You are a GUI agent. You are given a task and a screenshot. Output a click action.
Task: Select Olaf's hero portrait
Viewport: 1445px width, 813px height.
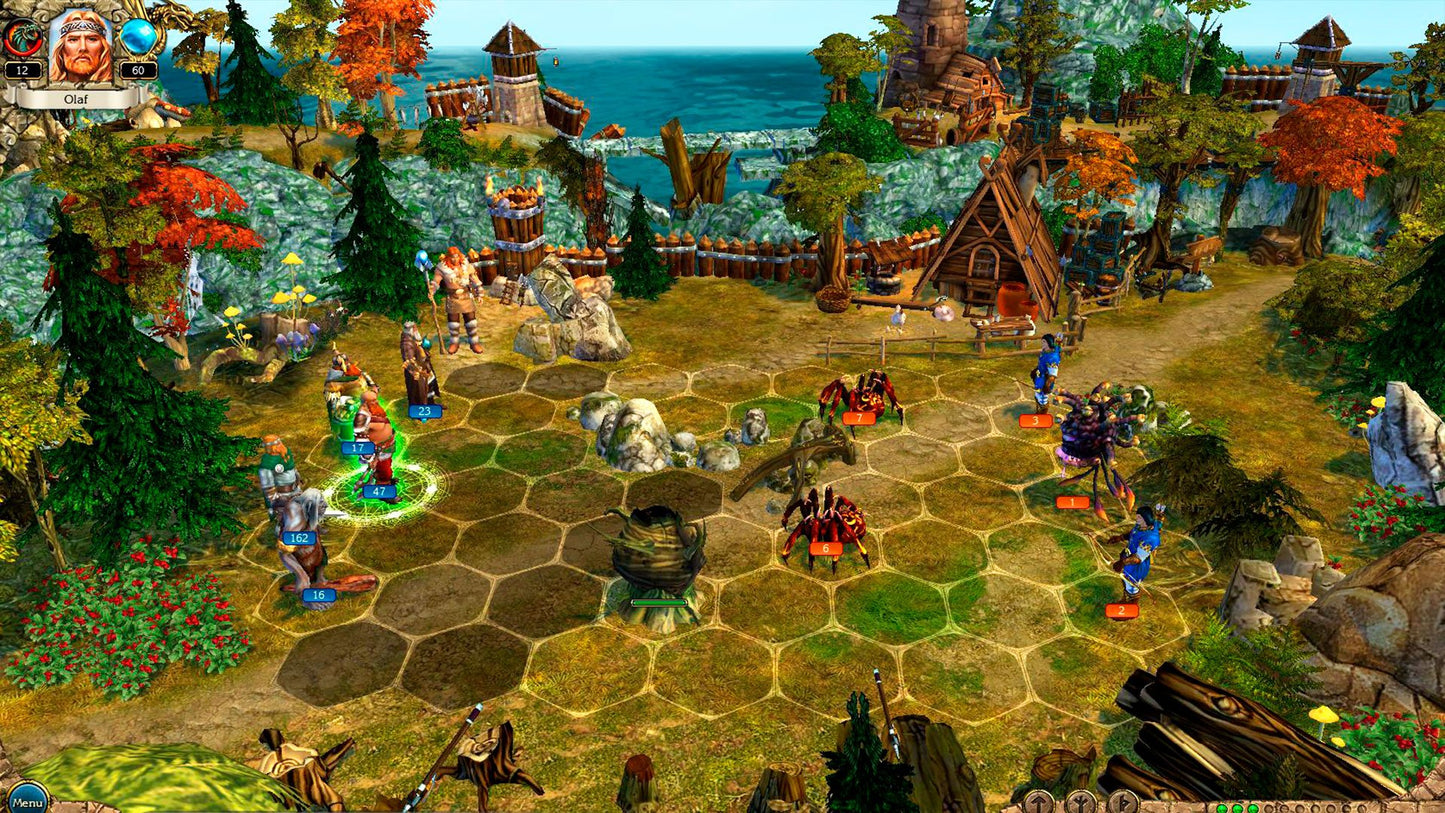tap(78, 48)
